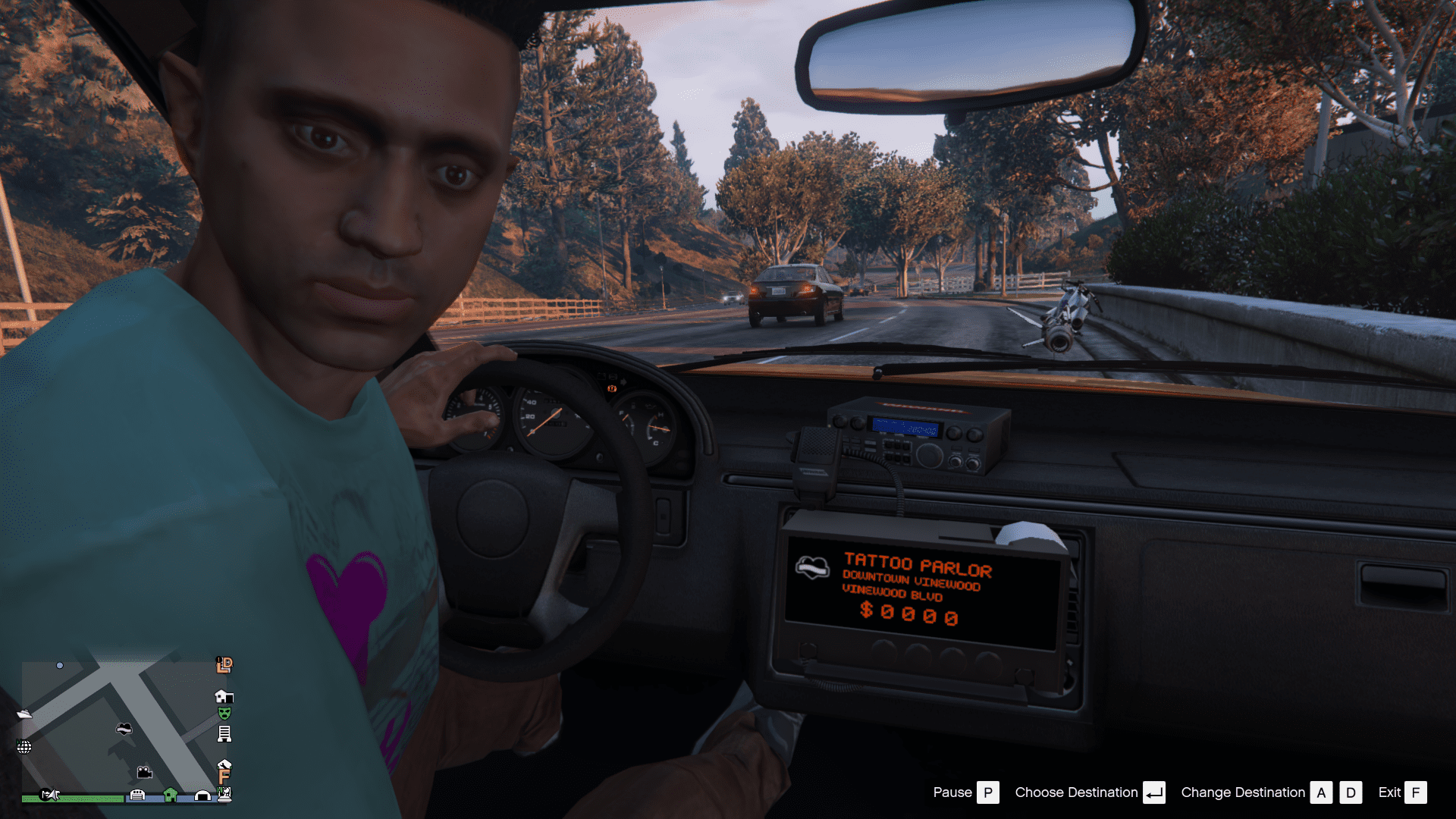Viewport: 1456px width, 819px height.
Task: Click the movie camera blip on the minimap
Action: [x=144, y=773]
